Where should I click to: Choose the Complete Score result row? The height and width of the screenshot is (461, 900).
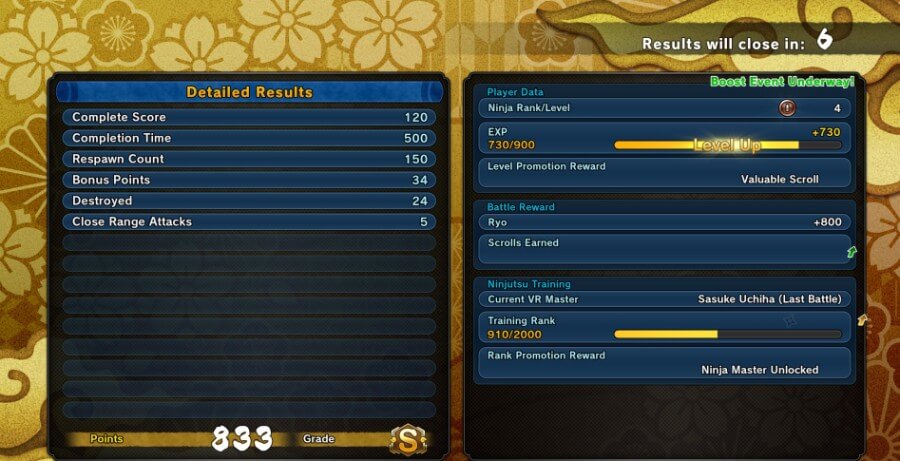(249, 117)
